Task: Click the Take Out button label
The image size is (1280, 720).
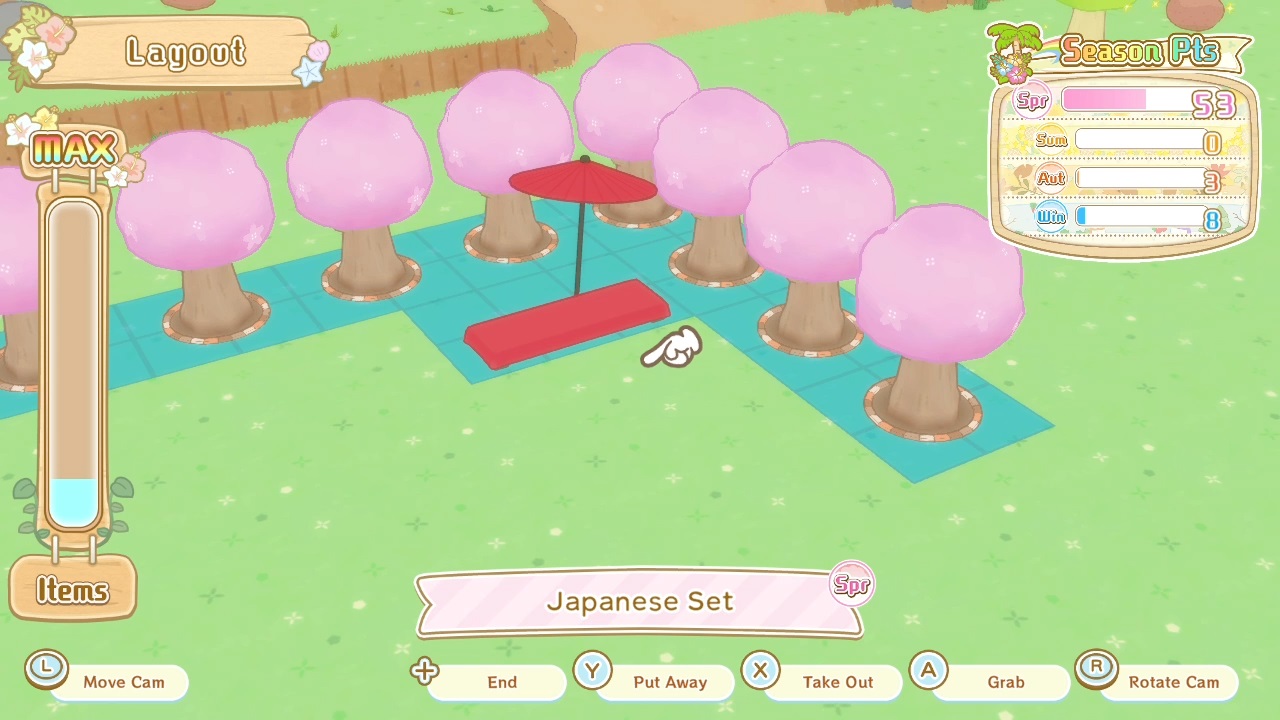Action: click(838, 682)
